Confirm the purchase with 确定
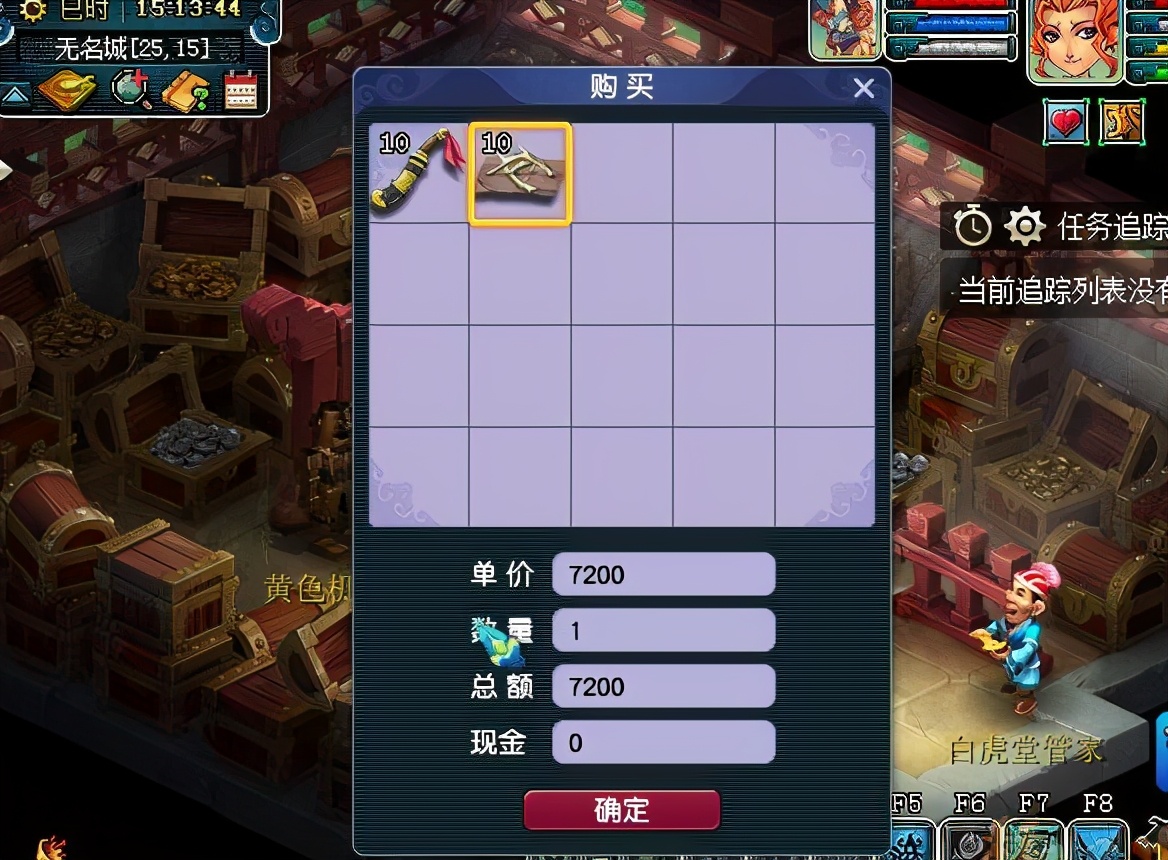This screenshot has width=1168, height=860. 621,809
